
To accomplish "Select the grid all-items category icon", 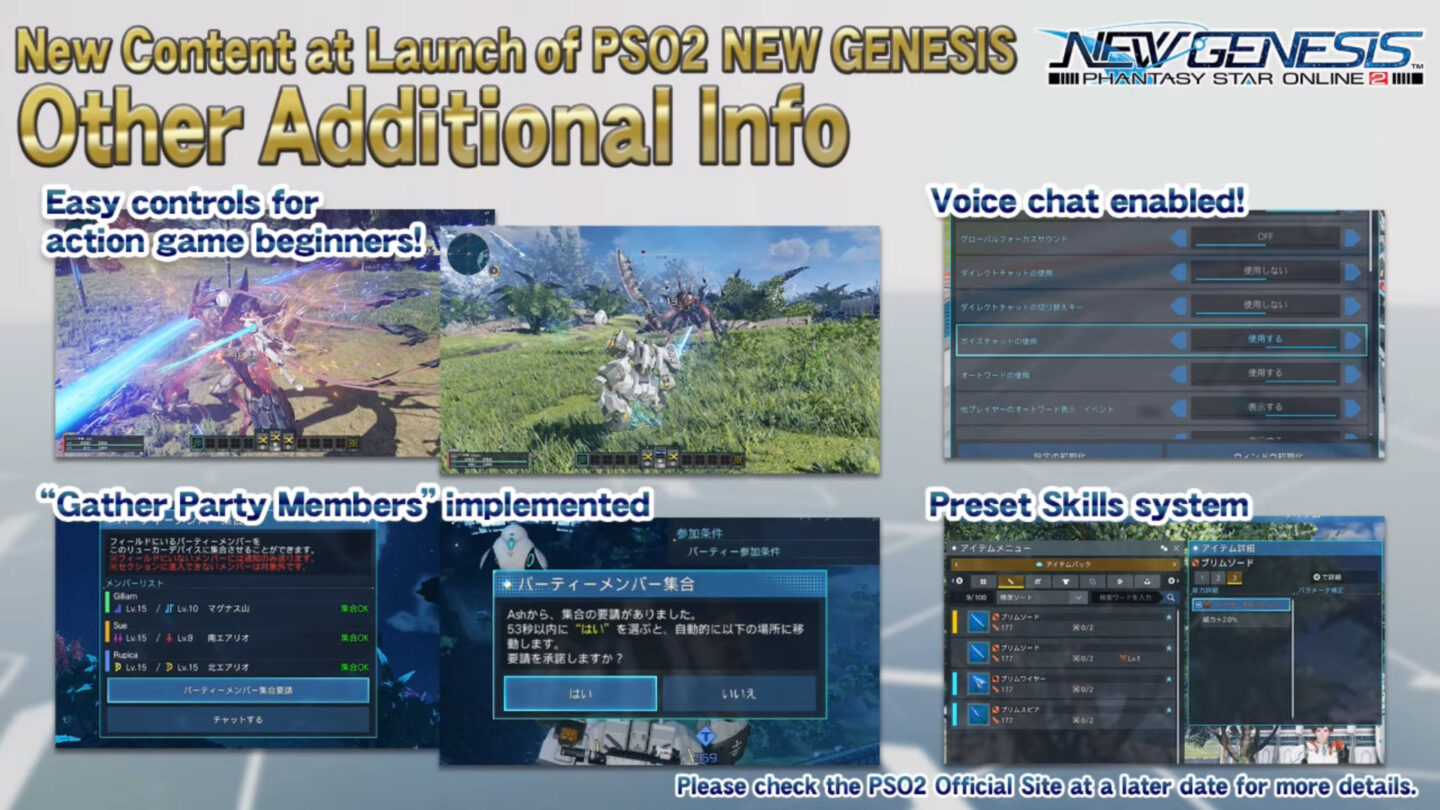I will coord(983,582).
